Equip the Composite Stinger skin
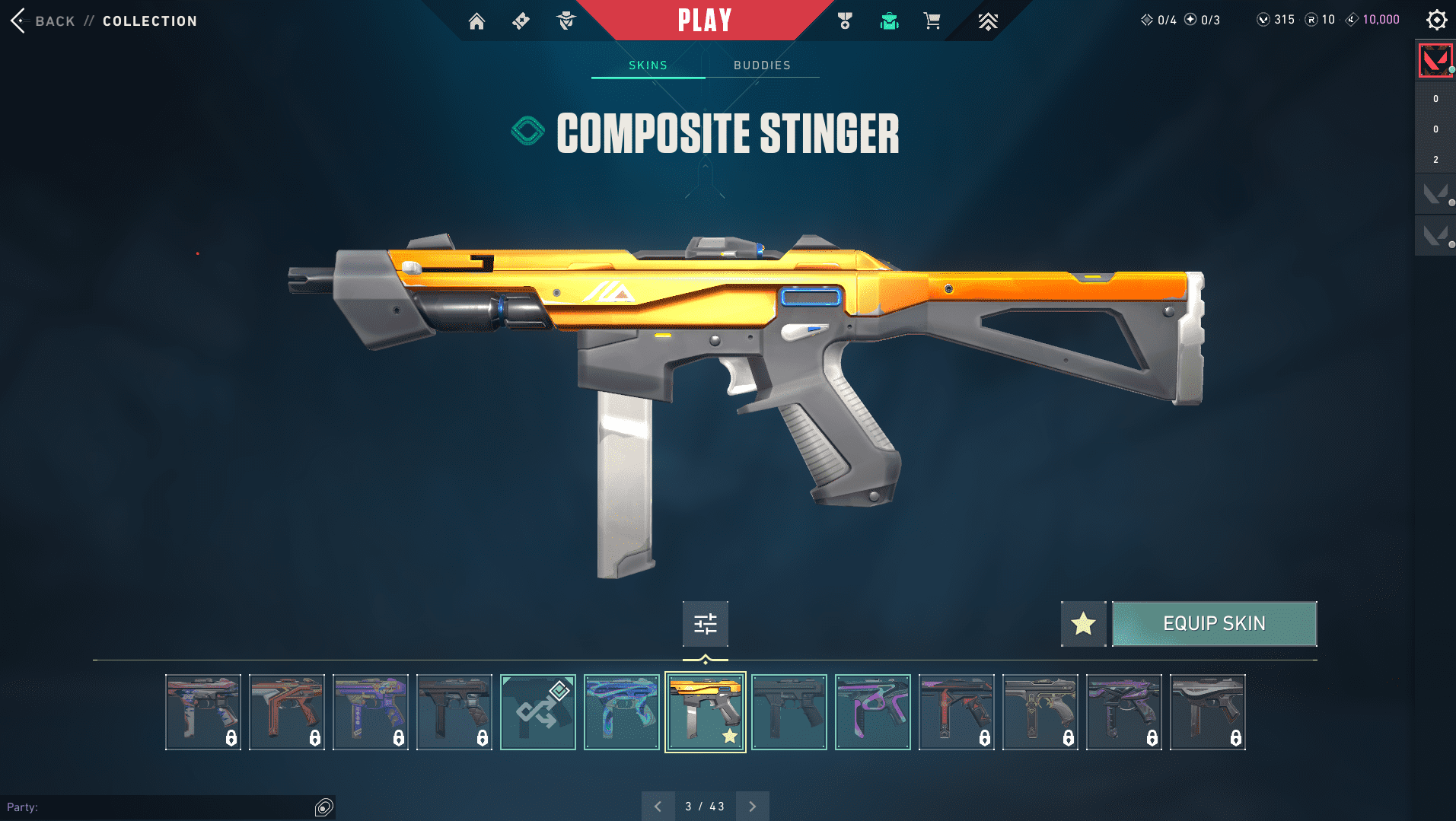Screen dimensions: 1456x821 1214,624
